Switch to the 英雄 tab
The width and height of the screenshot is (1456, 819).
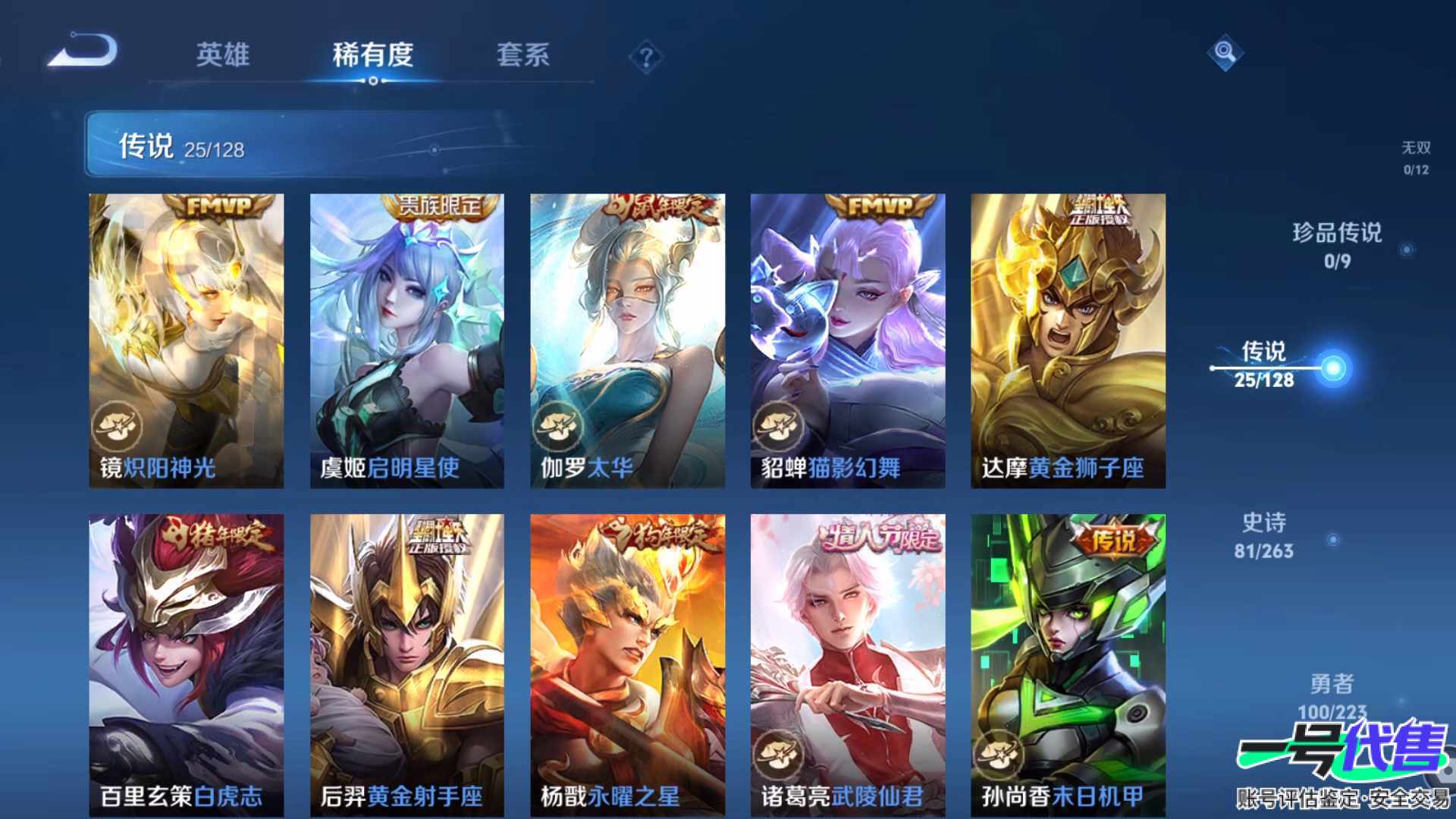[222, 55]
